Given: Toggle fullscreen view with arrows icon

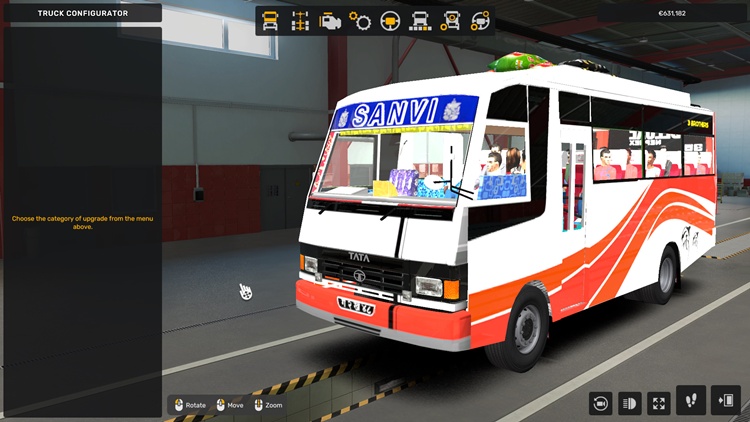Looking at the screenshot, I should point(659,402).
